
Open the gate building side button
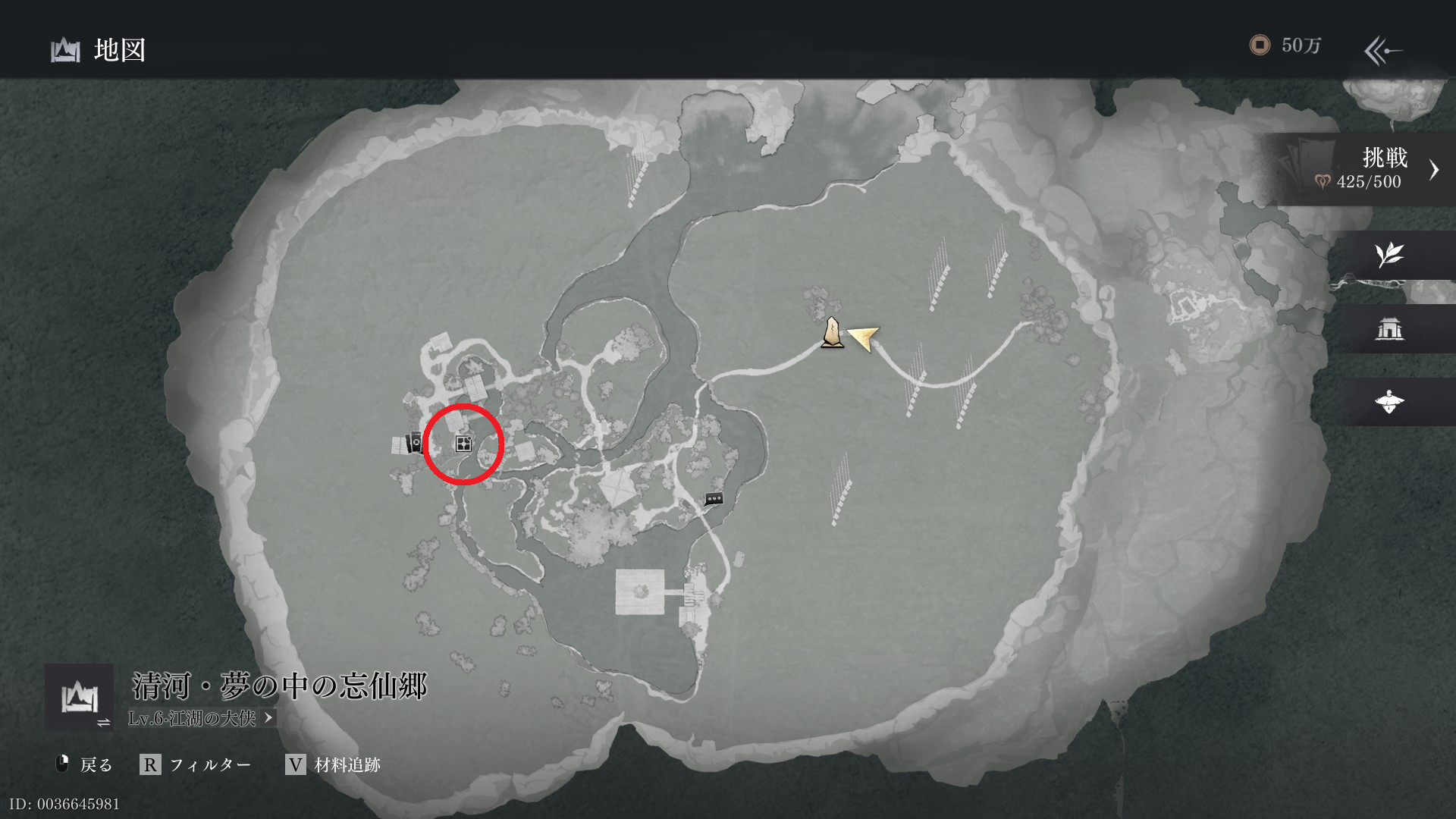point(1389,328)
